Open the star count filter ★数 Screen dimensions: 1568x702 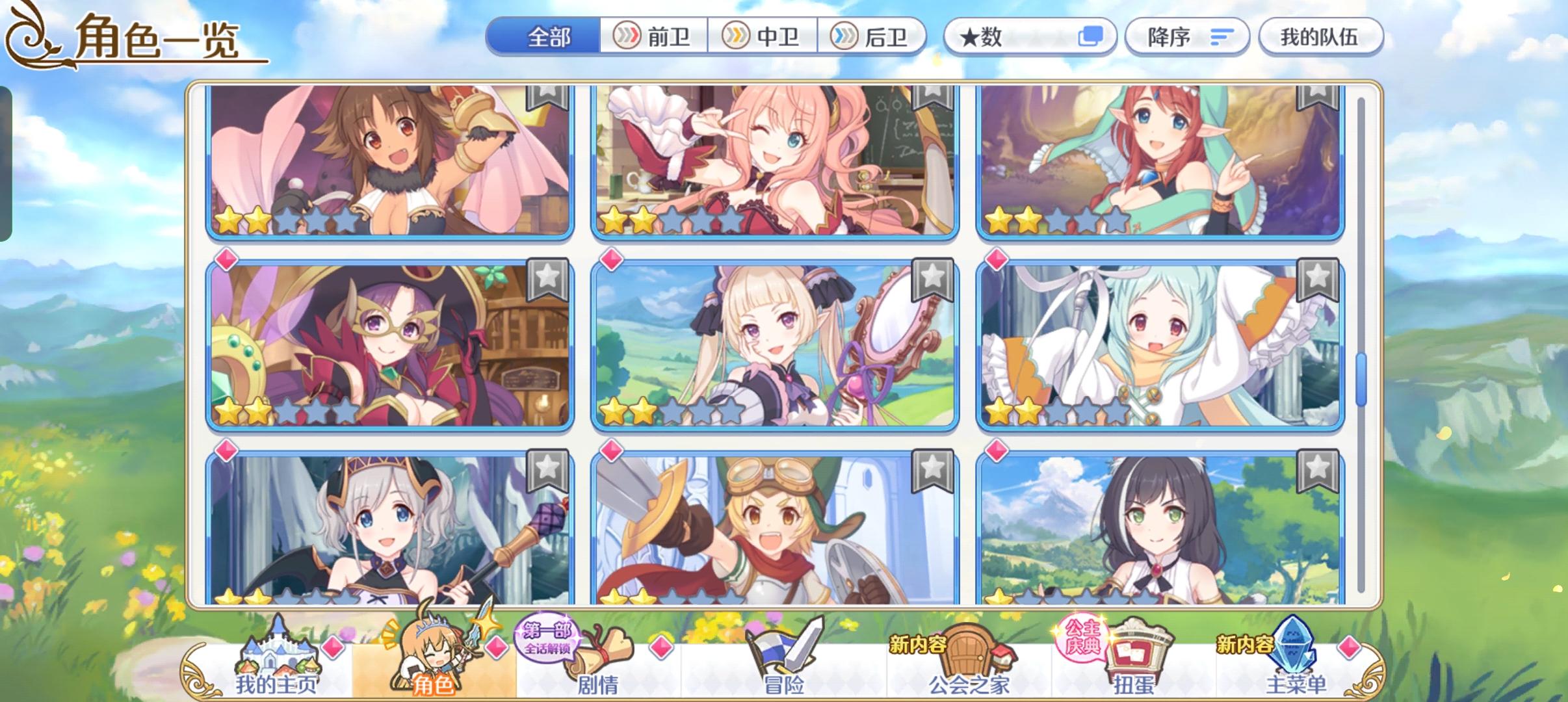coord(1030,36)
